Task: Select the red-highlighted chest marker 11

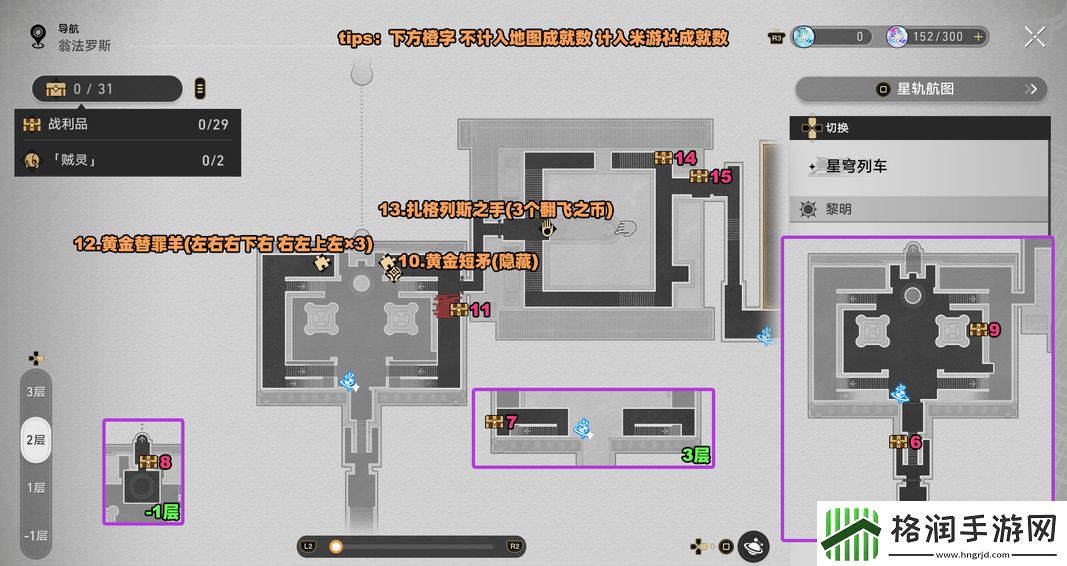Action: 457,309
